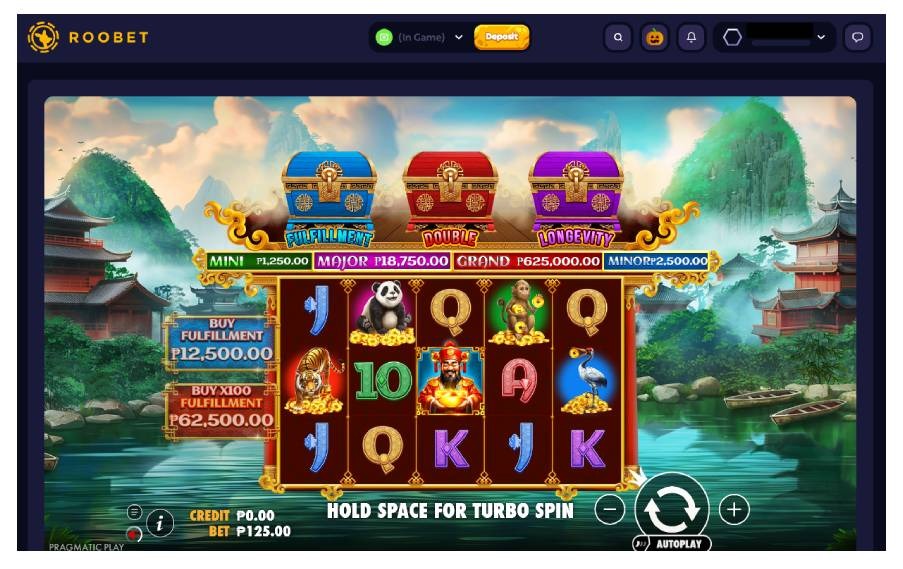Open the Roobet search
The width and height of the screenshot is (903, 569).
618,37
